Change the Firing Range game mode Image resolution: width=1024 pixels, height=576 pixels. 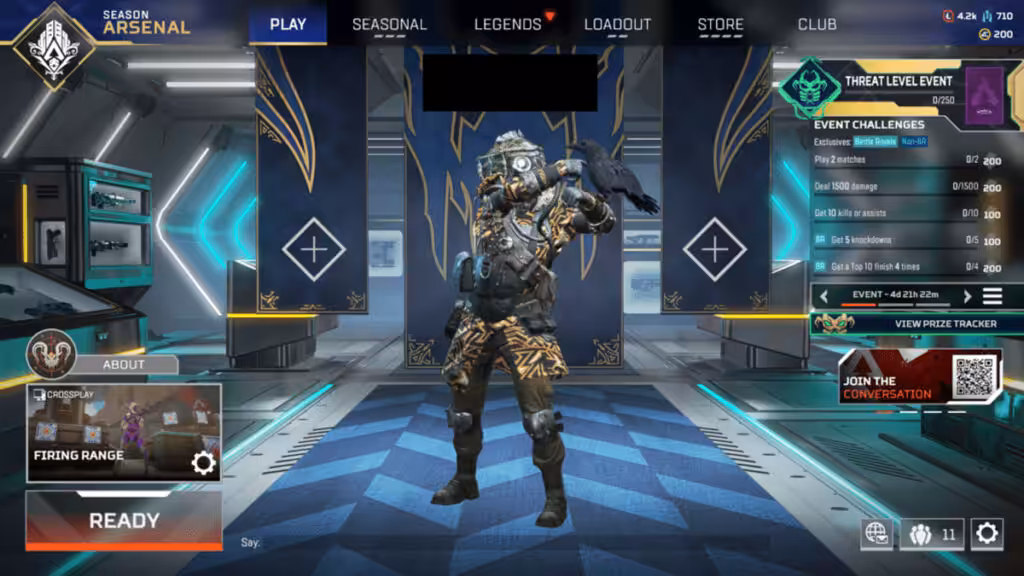point(110,432)
